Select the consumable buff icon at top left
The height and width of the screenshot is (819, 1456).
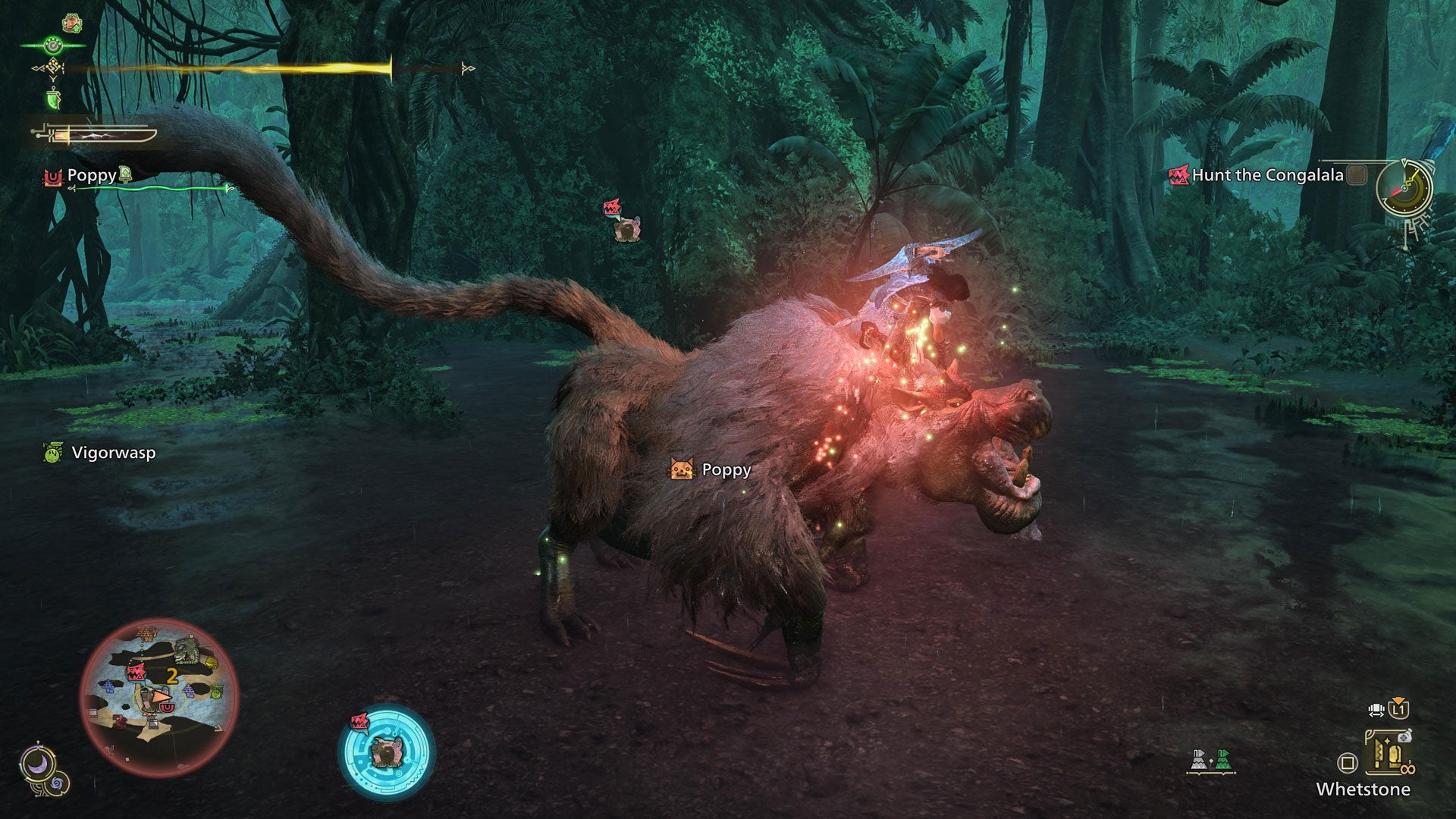pos(71,23)
